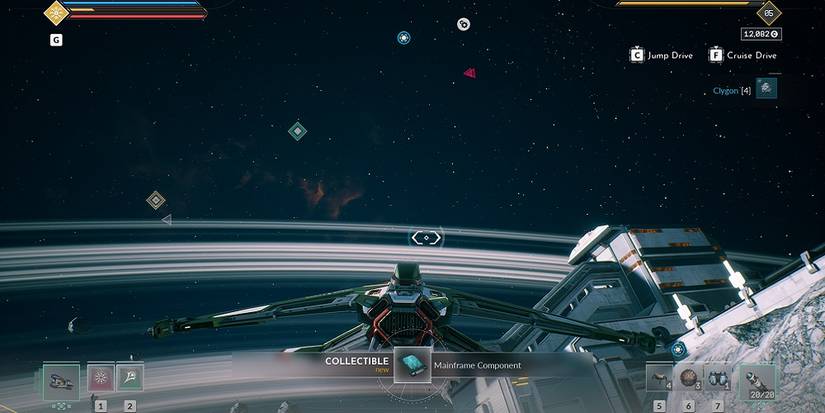Select the red enemy triangle marker
Viewport: 825px width, 413px height.
pyautogui.click(x=469, y=72)
